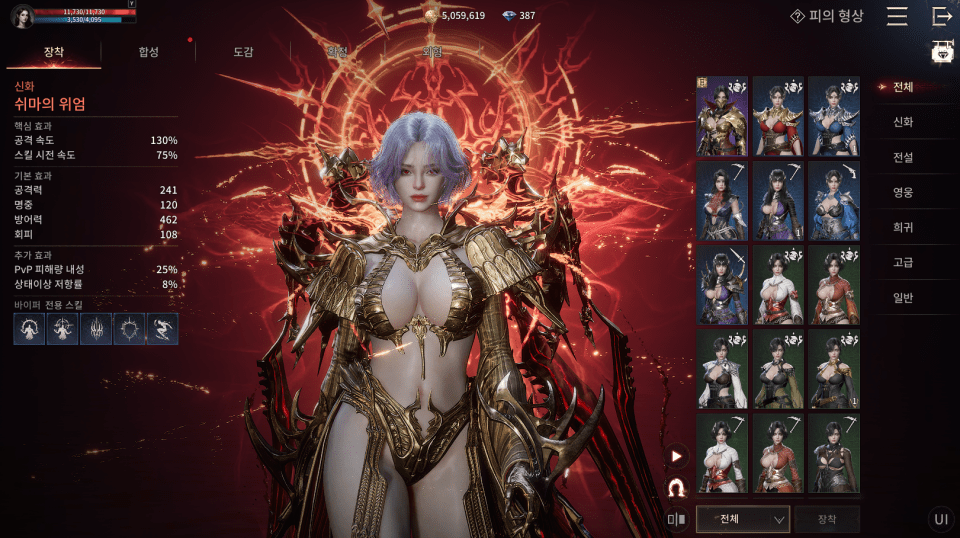Switch to the 외형 tab
Screen dimensions: 960x538
(x=432, y=52)
